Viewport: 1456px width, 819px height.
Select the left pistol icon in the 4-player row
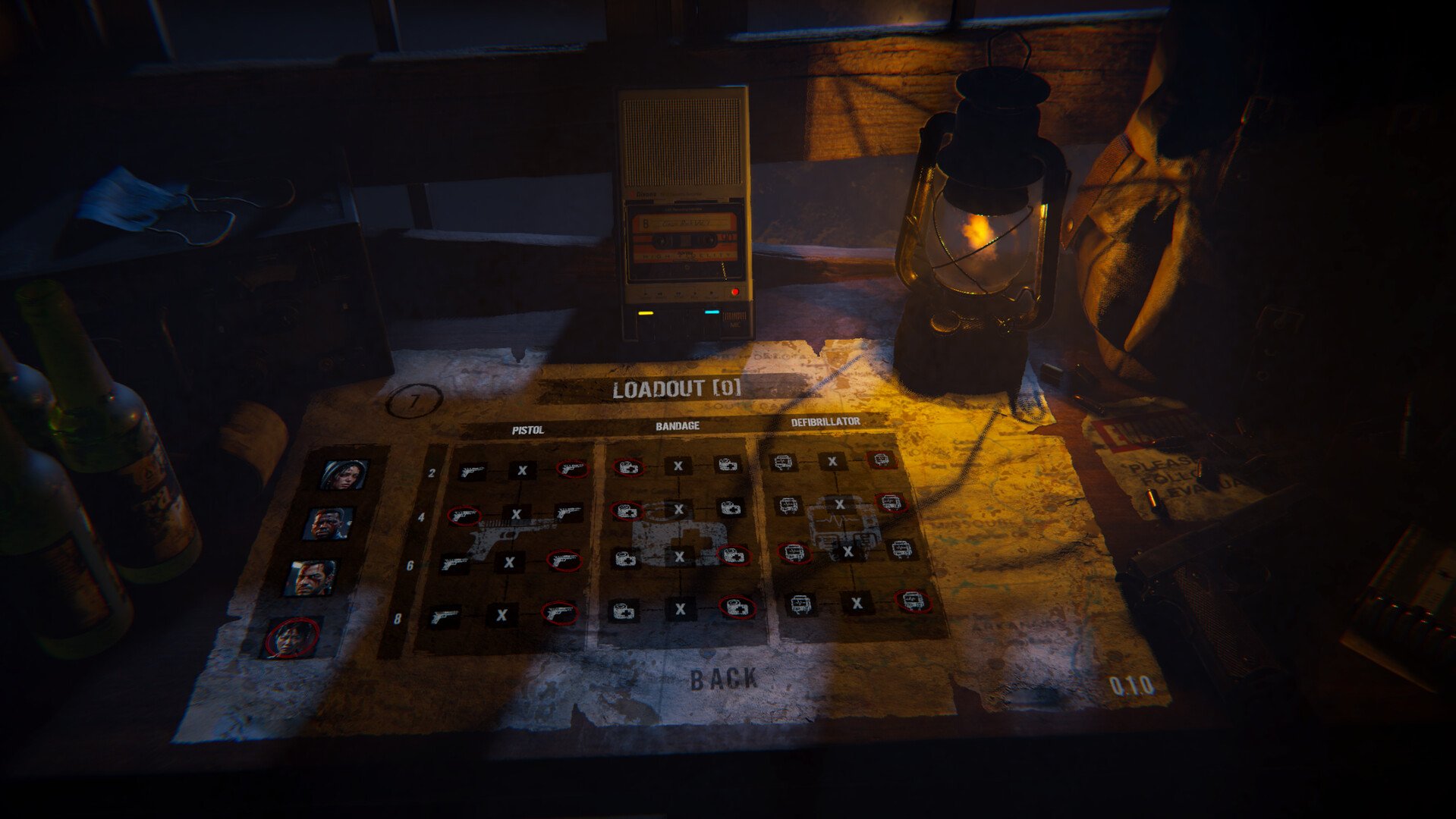click(x=464, y=516)
